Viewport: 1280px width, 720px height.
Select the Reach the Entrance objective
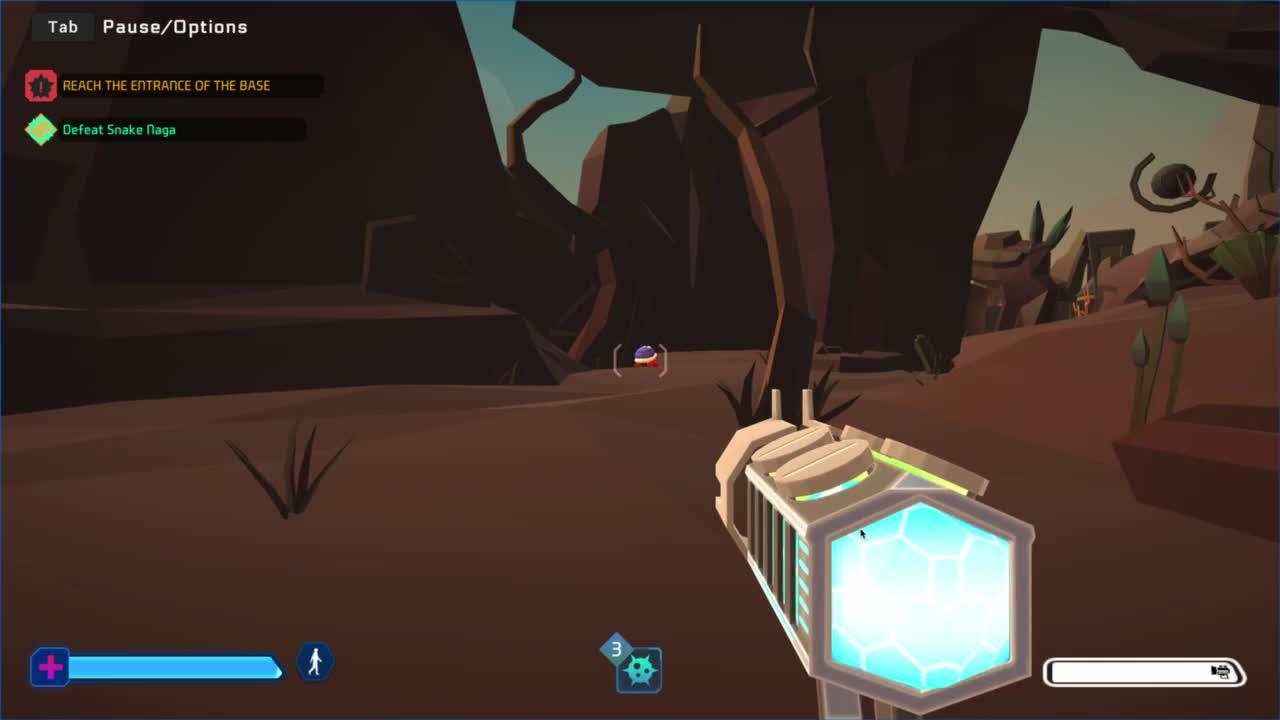(x=167, y=86)
